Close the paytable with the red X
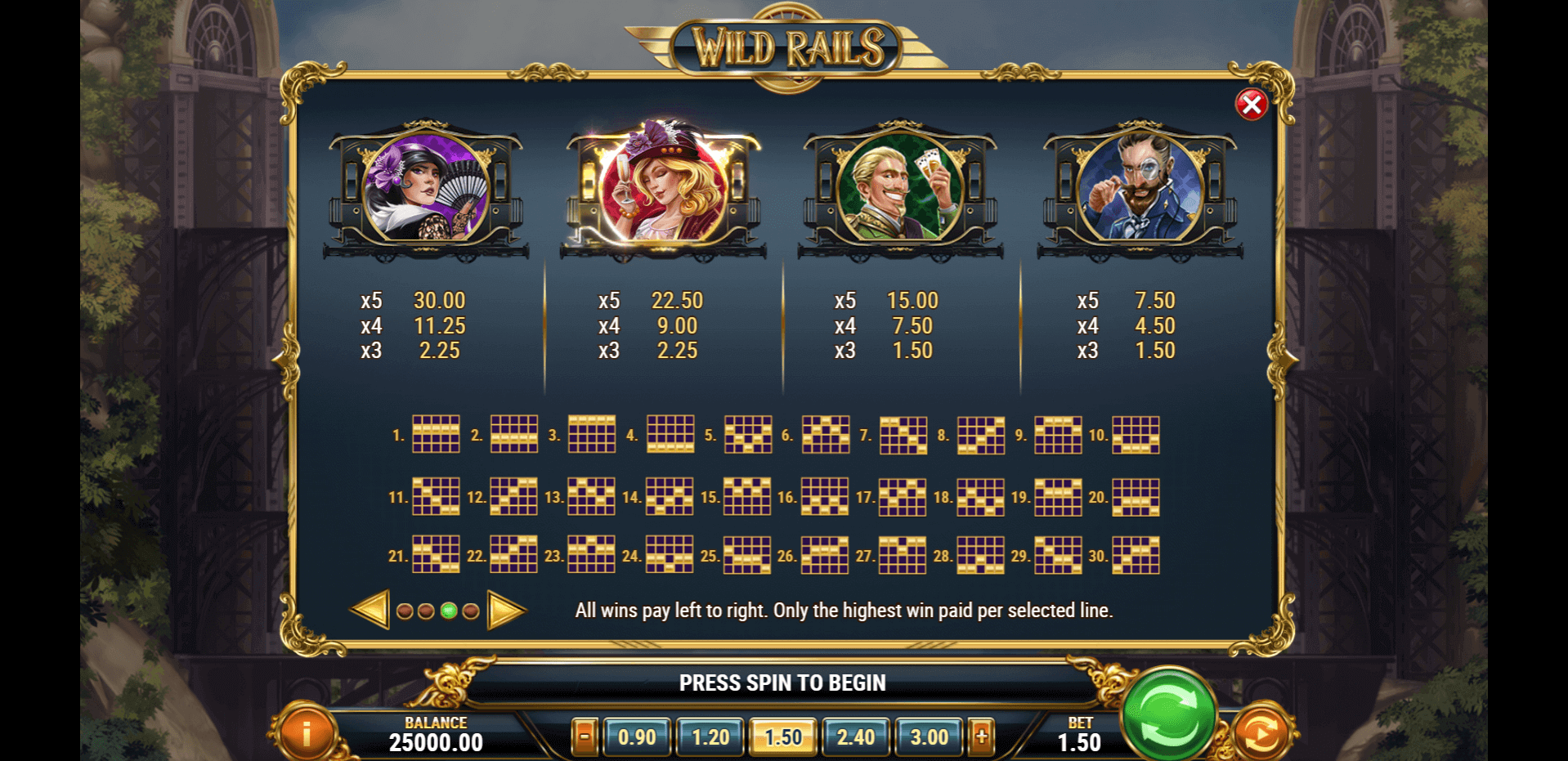This screenshot has height=761, width=1568. 1251,105
